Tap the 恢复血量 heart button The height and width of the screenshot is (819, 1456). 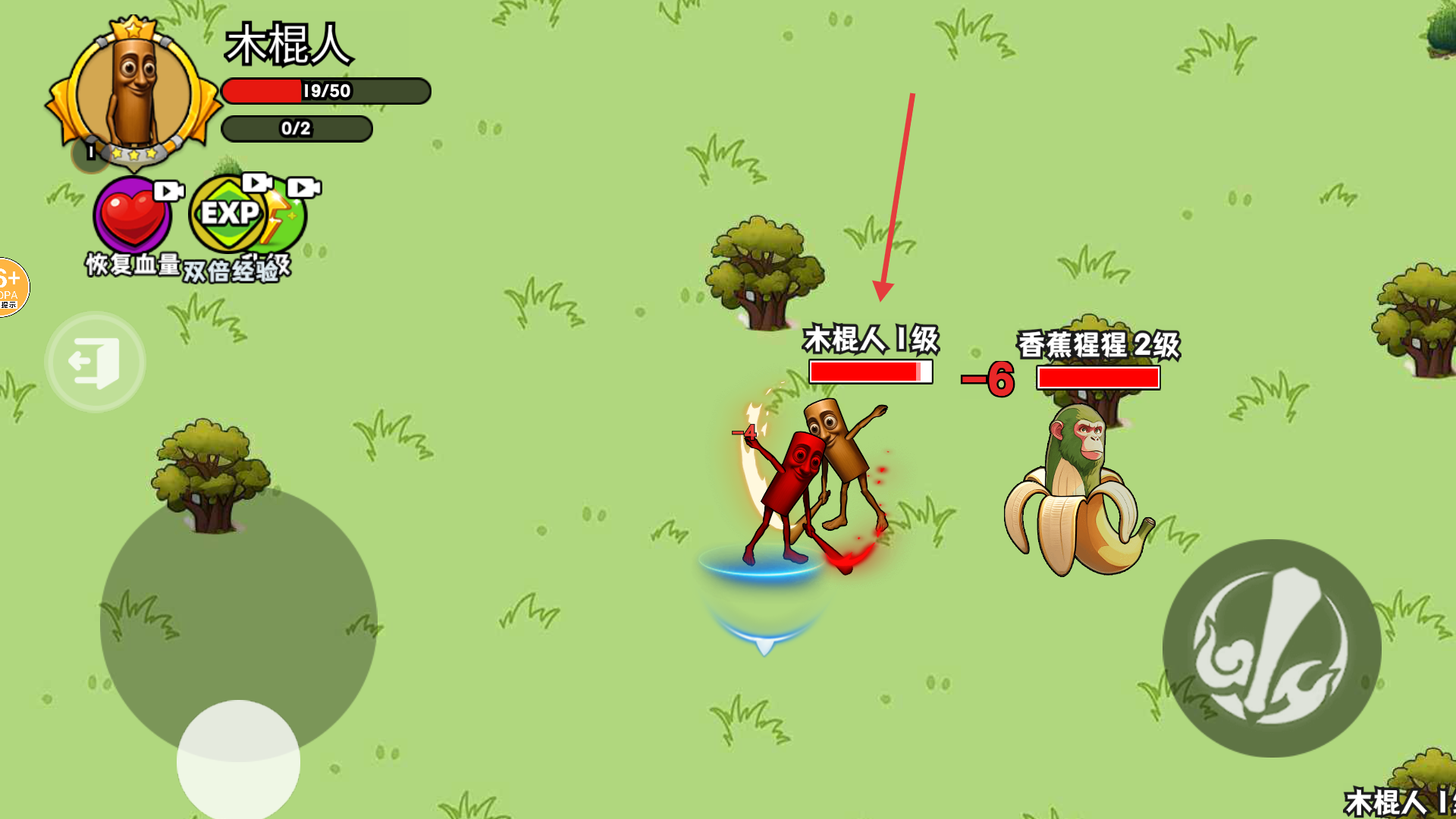(133, 216)
